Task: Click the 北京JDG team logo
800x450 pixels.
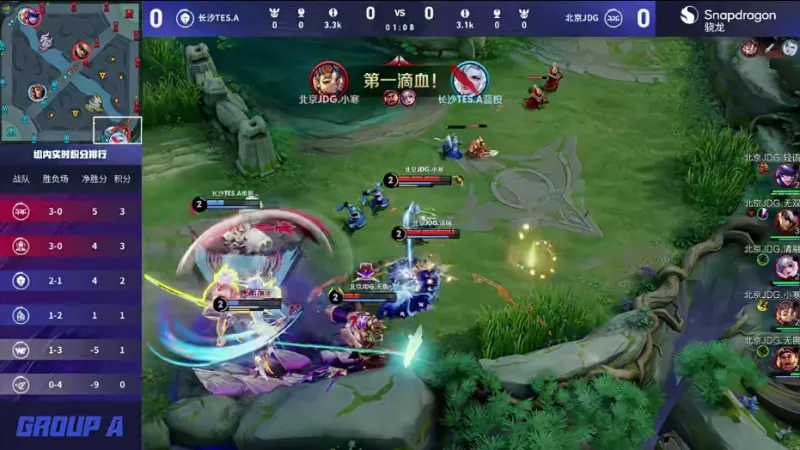Action: (617, 17)
